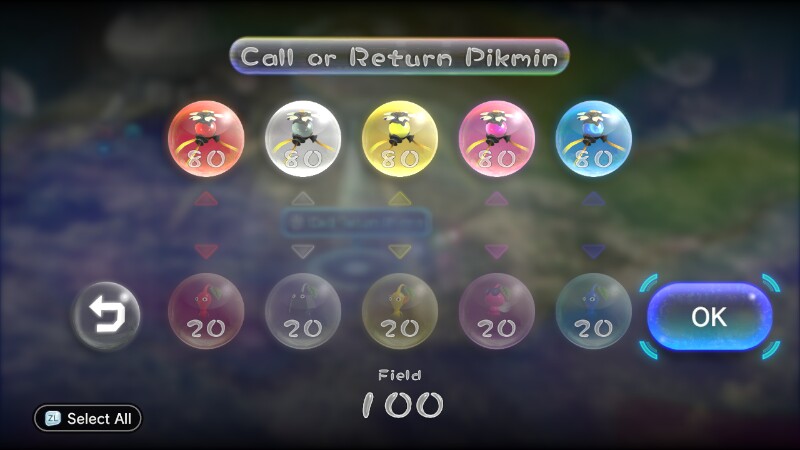Select the blue Pikmin Onion bubble
This screenshot has height=450, width=800.
593,138
